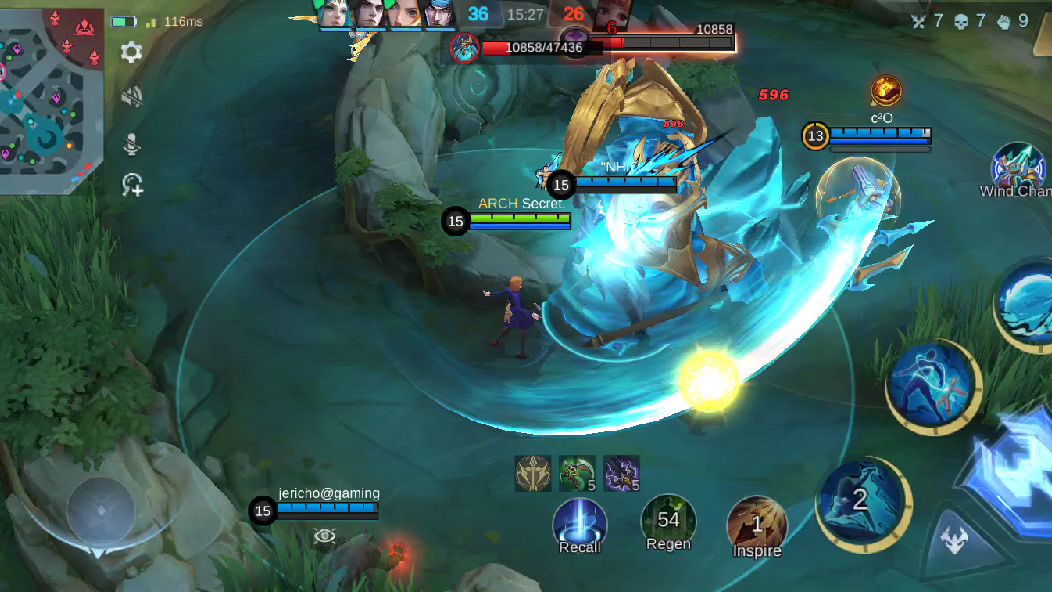Use the Wind Chant item skill
The image size is (1052, 592).
pos(1018,166)
